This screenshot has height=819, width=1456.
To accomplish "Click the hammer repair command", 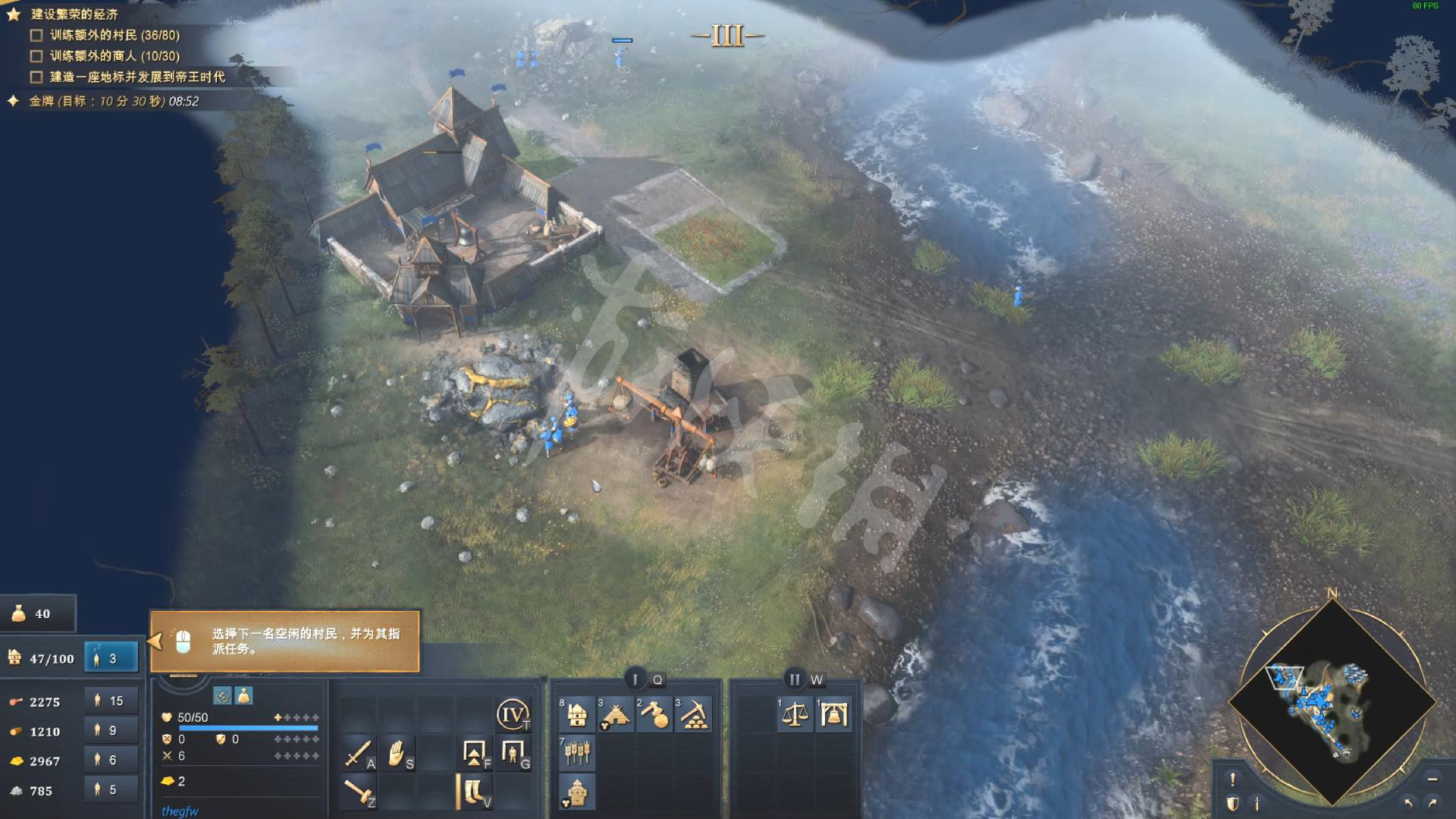I will (x=358, y=792).
